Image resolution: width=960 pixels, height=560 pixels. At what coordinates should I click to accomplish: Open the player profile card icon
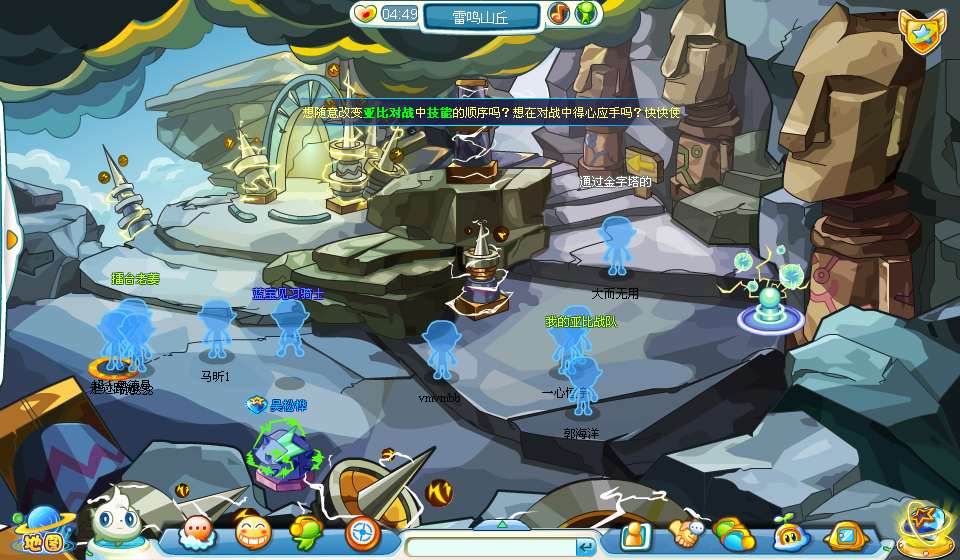[x=635, y=536]
